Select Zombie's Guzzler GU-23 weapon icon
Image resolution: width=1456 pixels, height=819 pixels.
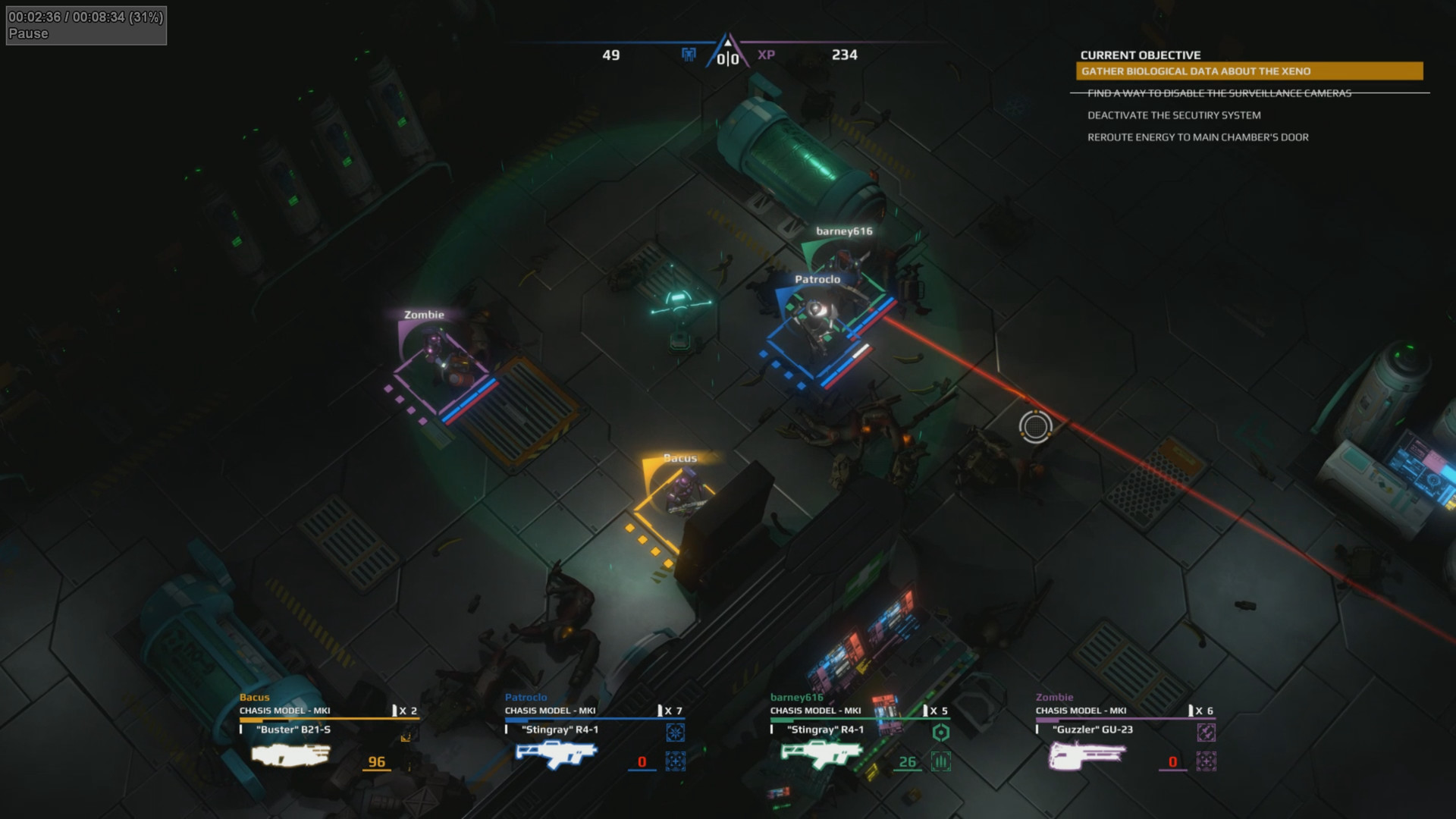tap(1087, 755)
